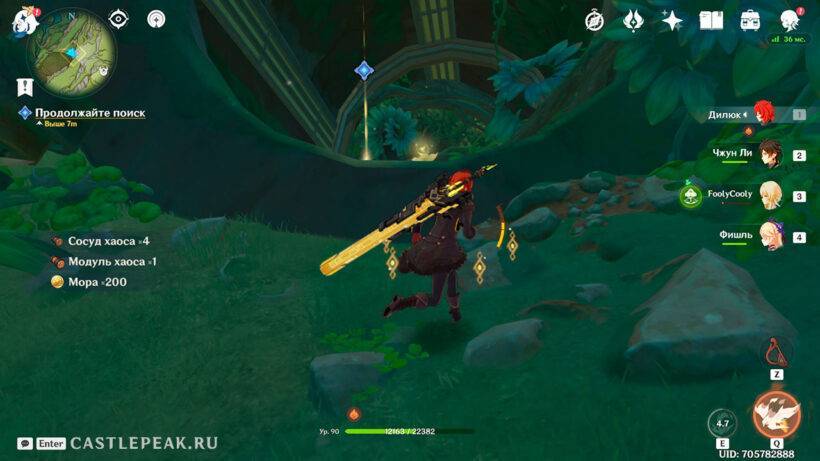This screenshot has width=820, height=461.
Task: Switch to party member Чжун Ли
Action: [x=769, y=154]
